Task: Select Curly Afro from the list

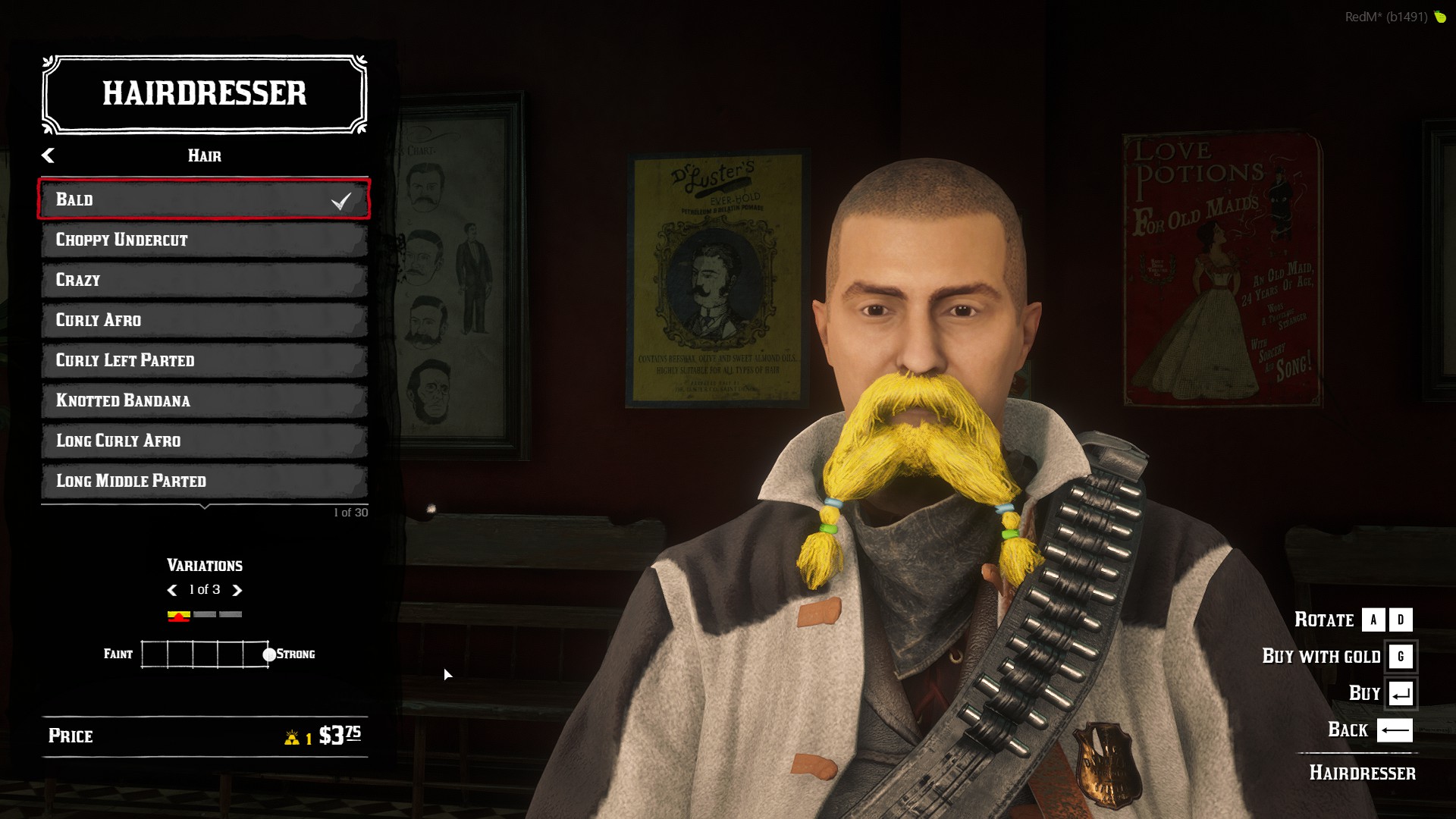Action: [x=204, y=320]
